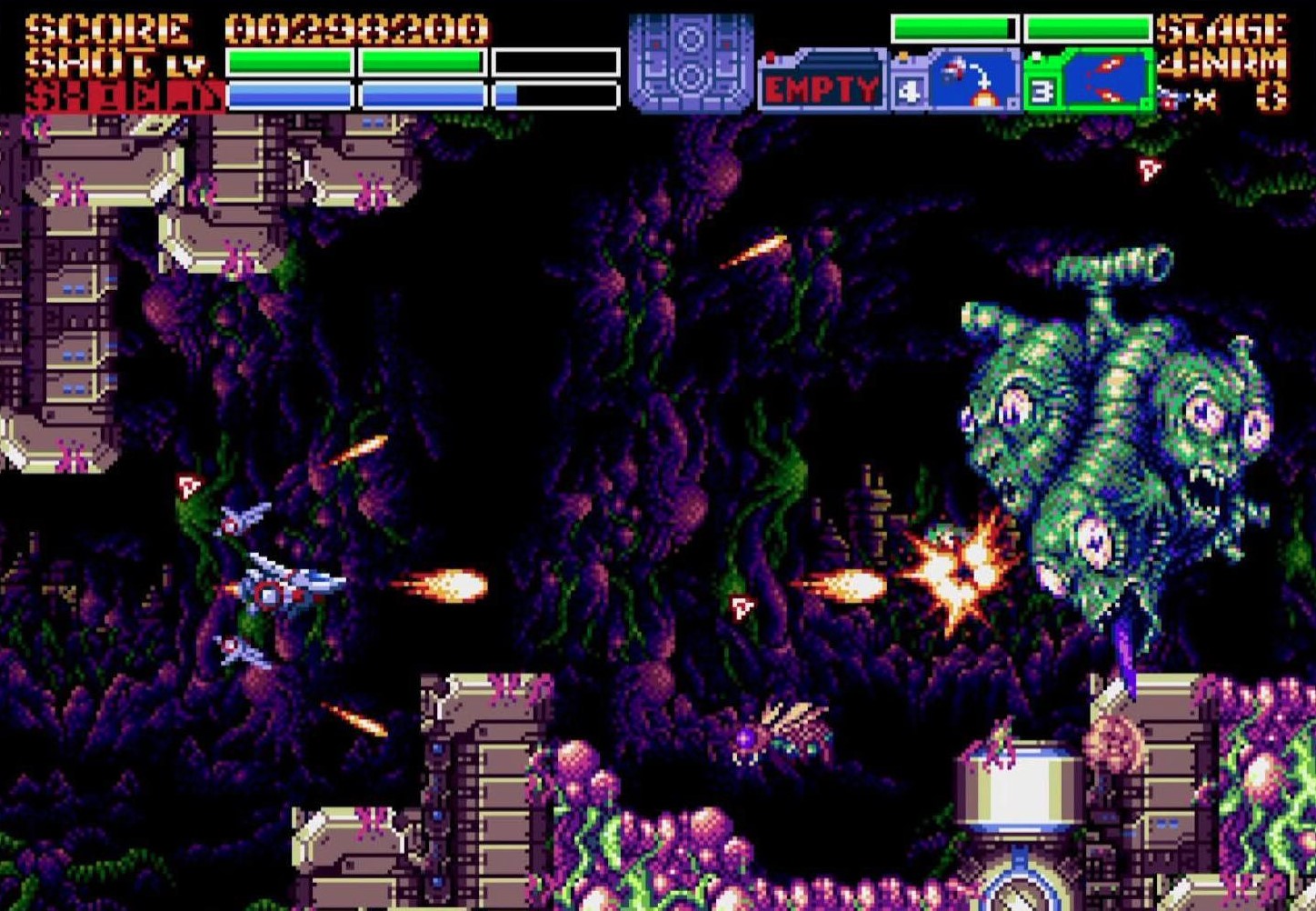Select the green highlighted level 3 weapon slot
Screen dimensions: 1316x911
pyautogui.click(x=1089, y=81)
